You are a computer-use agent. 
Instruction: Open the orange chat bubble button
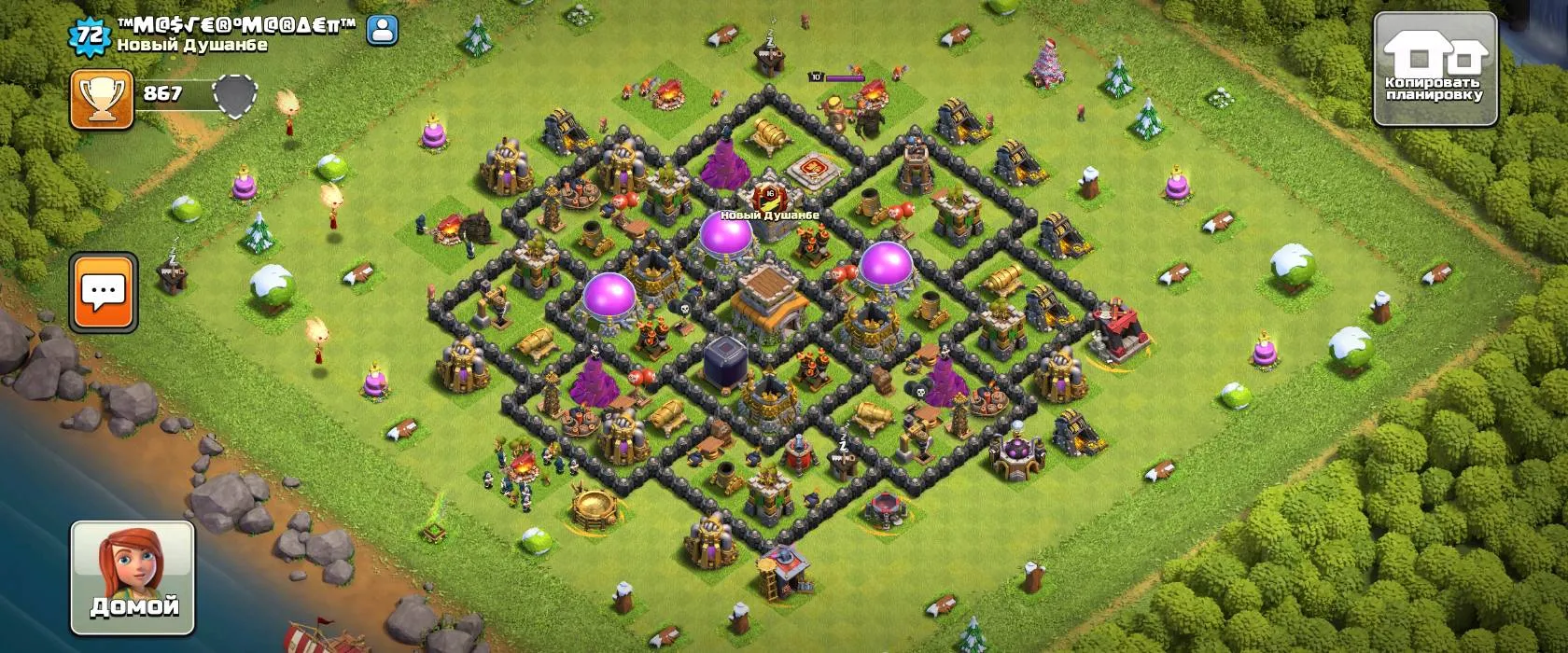coord(104,292)
